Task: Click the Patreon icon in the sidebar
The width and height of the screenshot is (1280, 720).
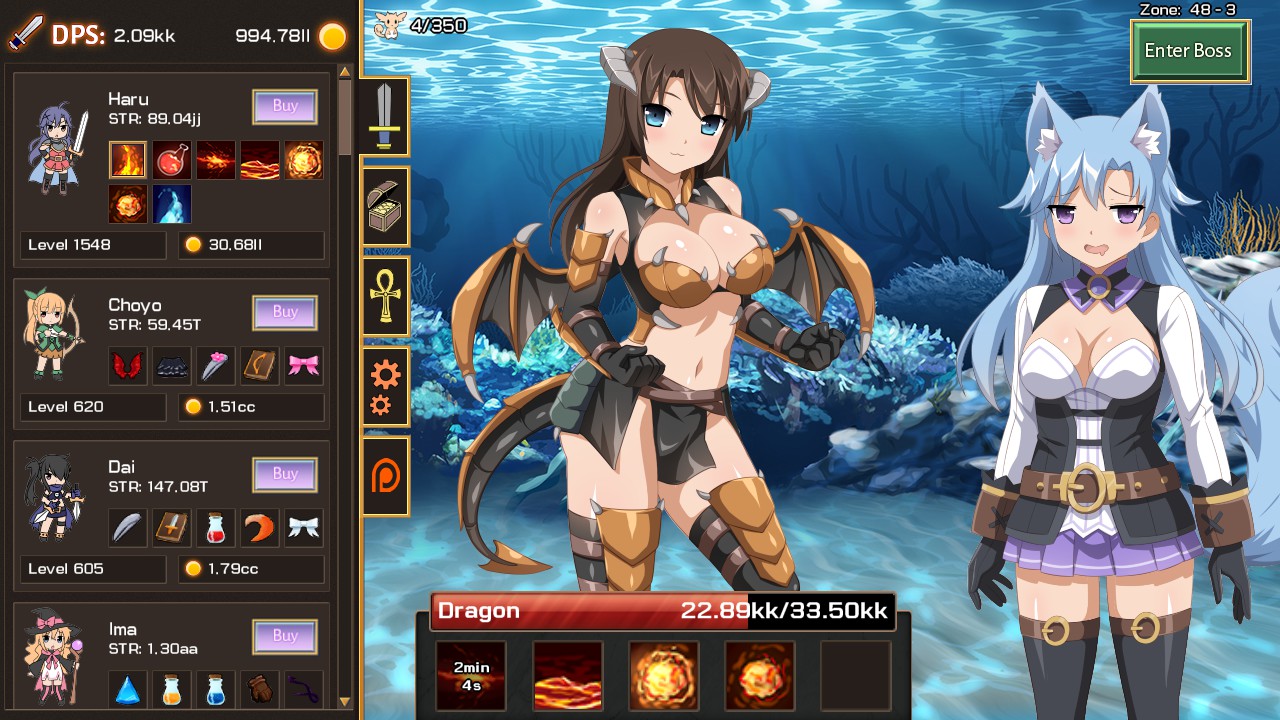Action: 386,477
